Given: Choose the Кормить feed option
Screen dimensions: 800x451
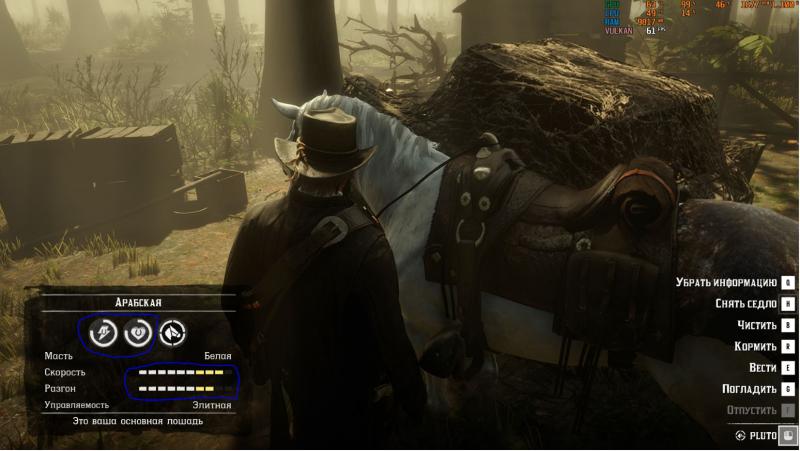Looking at the screenshot, I should coord(754,346).
